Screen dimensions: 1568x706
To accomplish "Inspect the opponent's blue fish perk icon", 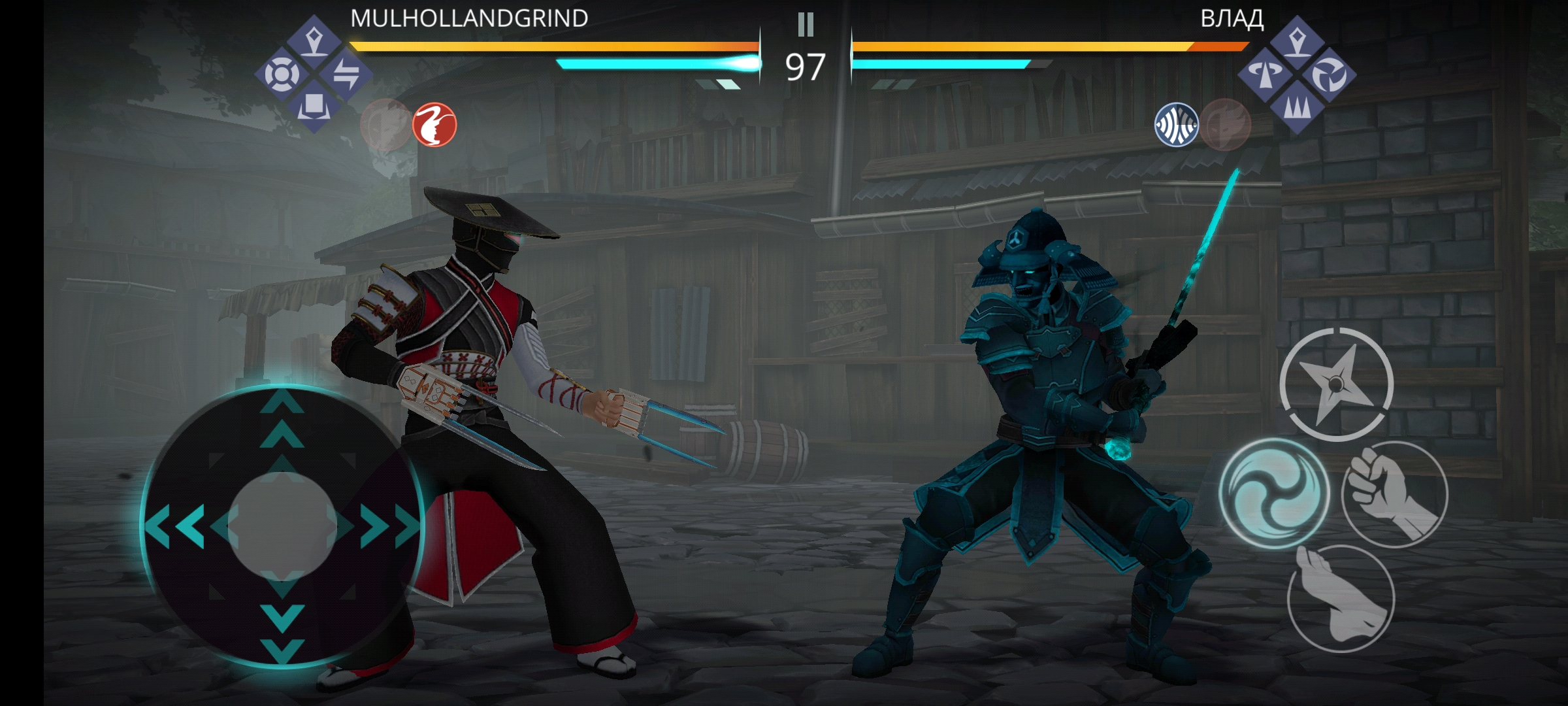I will click(x=1176, y=124).
